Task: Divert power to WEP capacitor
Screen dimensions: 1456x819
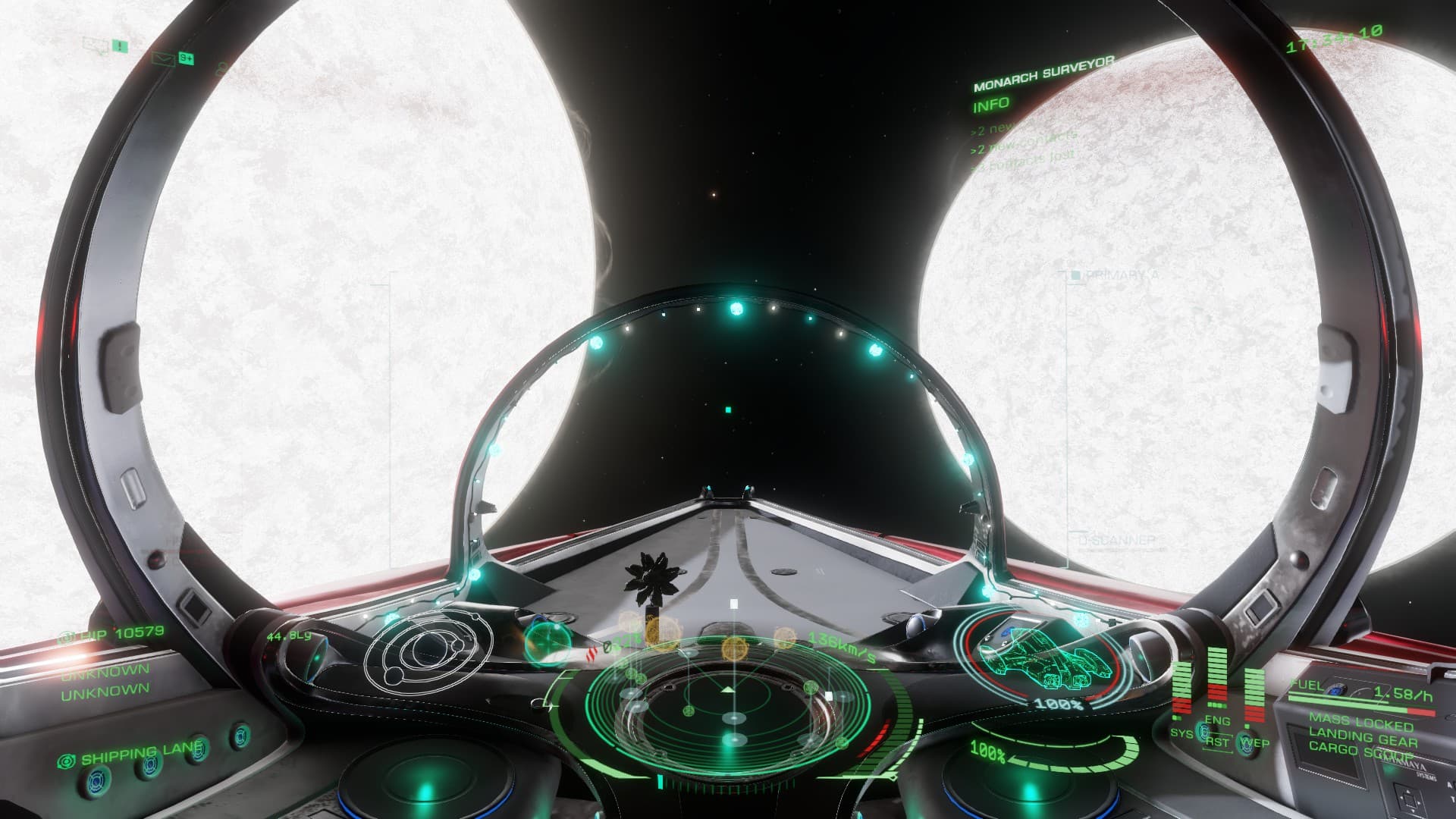Action: pyautogui.click(x=1254, y=742)
